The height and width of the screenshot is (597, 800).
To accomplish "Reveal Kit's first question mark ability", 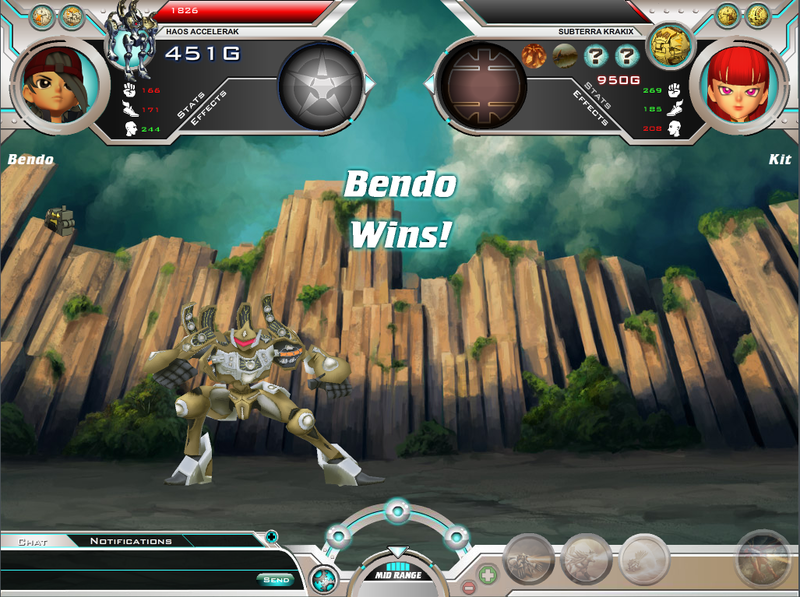I will [x=597, y=56].
